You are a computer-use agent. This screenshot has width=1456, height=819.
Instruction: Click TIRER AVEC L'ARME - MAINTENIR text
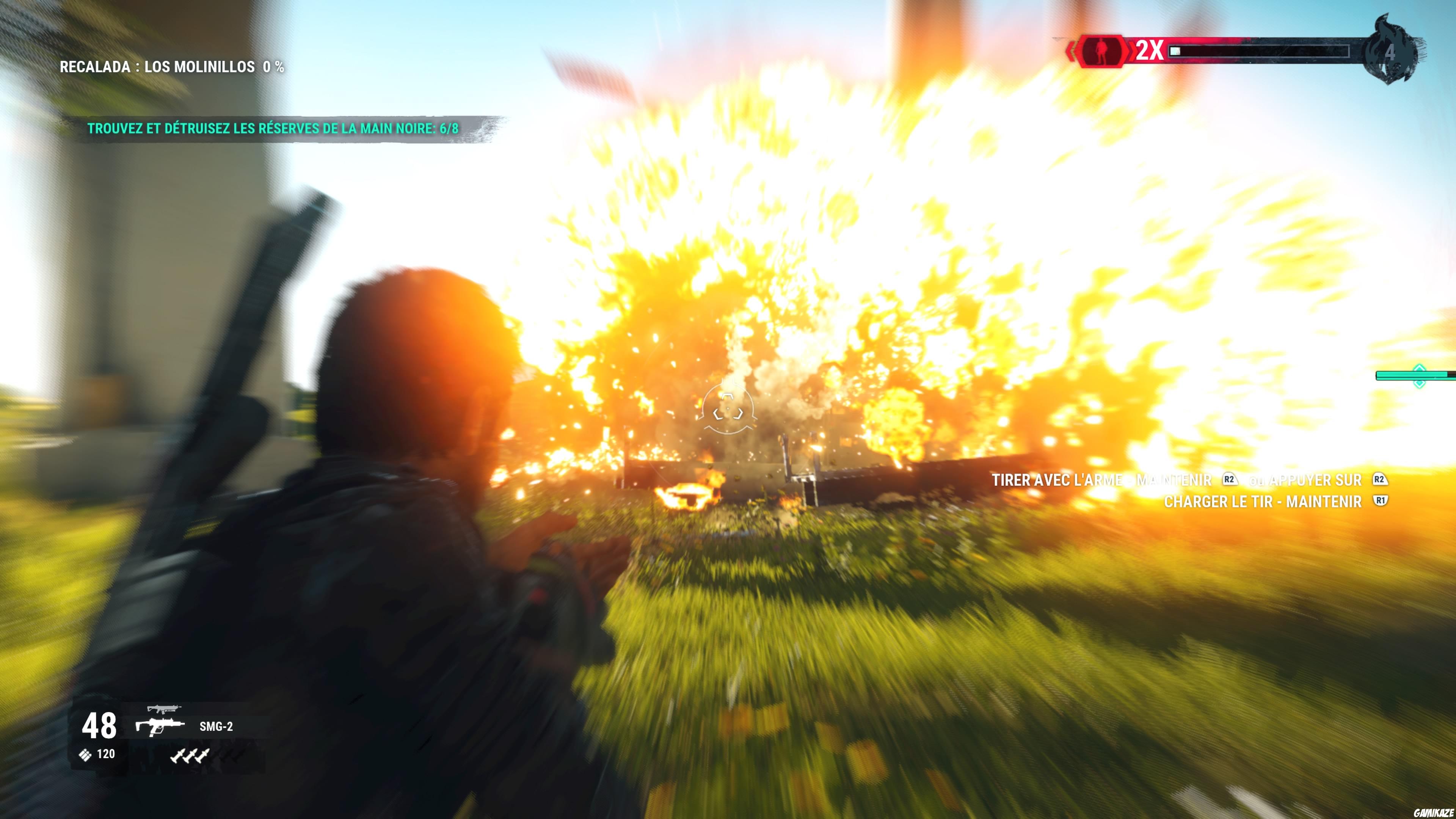tap(1102, 480)
